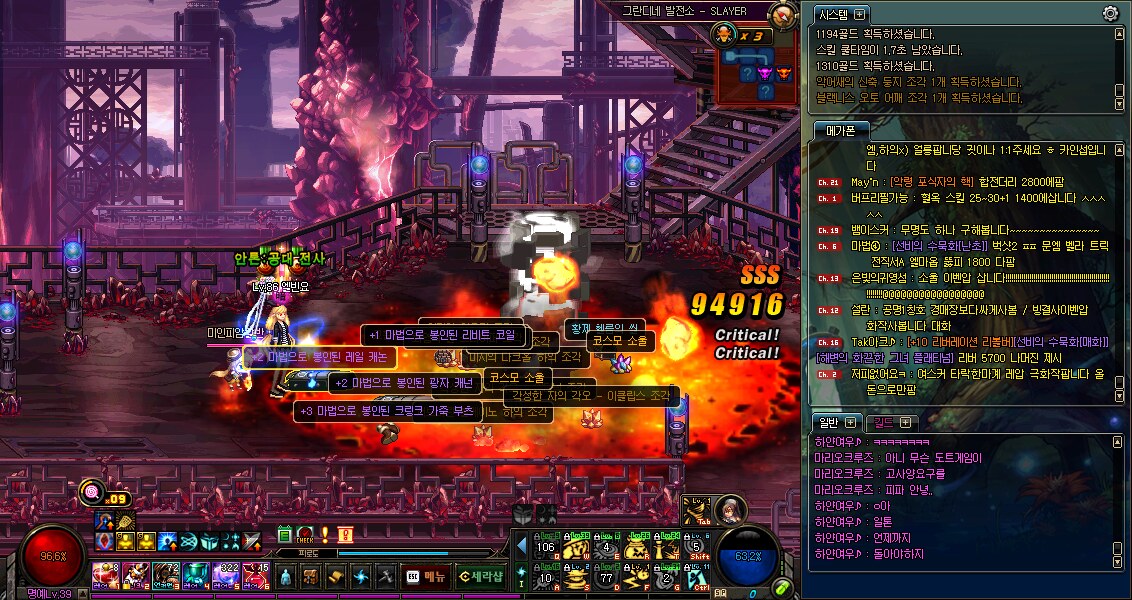The width and height of the screenshot is (1132, 600).
Task: Click the red exclamation quest alert icon
Action: pos(325,534)
